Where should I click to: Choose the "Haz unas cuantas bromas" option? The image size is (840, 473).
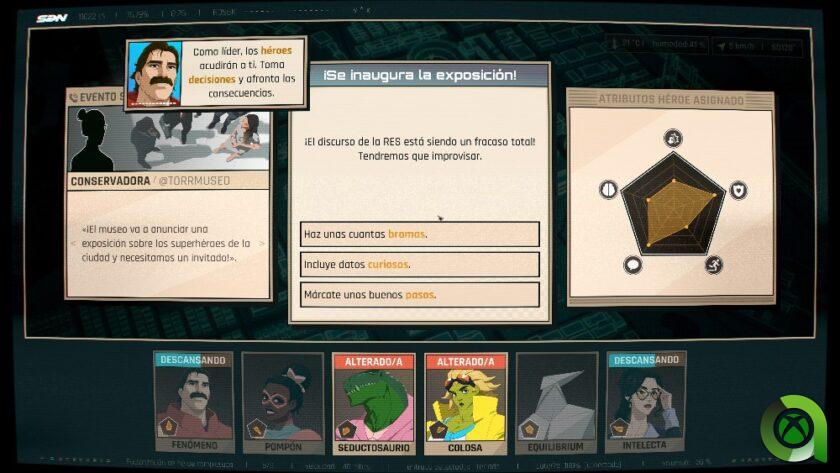(x=419, y=234)
